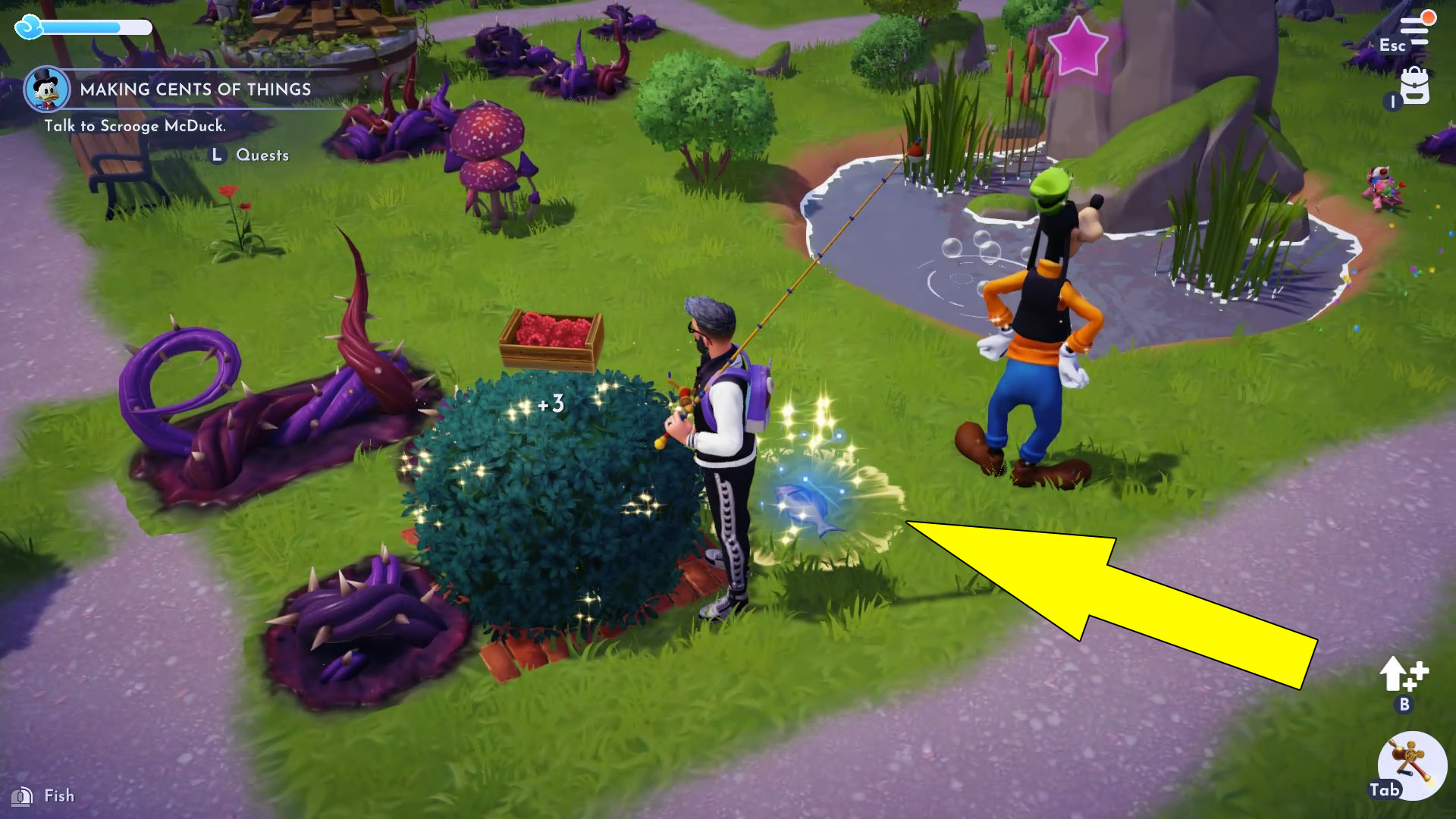Open the Quests panel
This screenshot has height=819, width=1456.
pos(262,155)
